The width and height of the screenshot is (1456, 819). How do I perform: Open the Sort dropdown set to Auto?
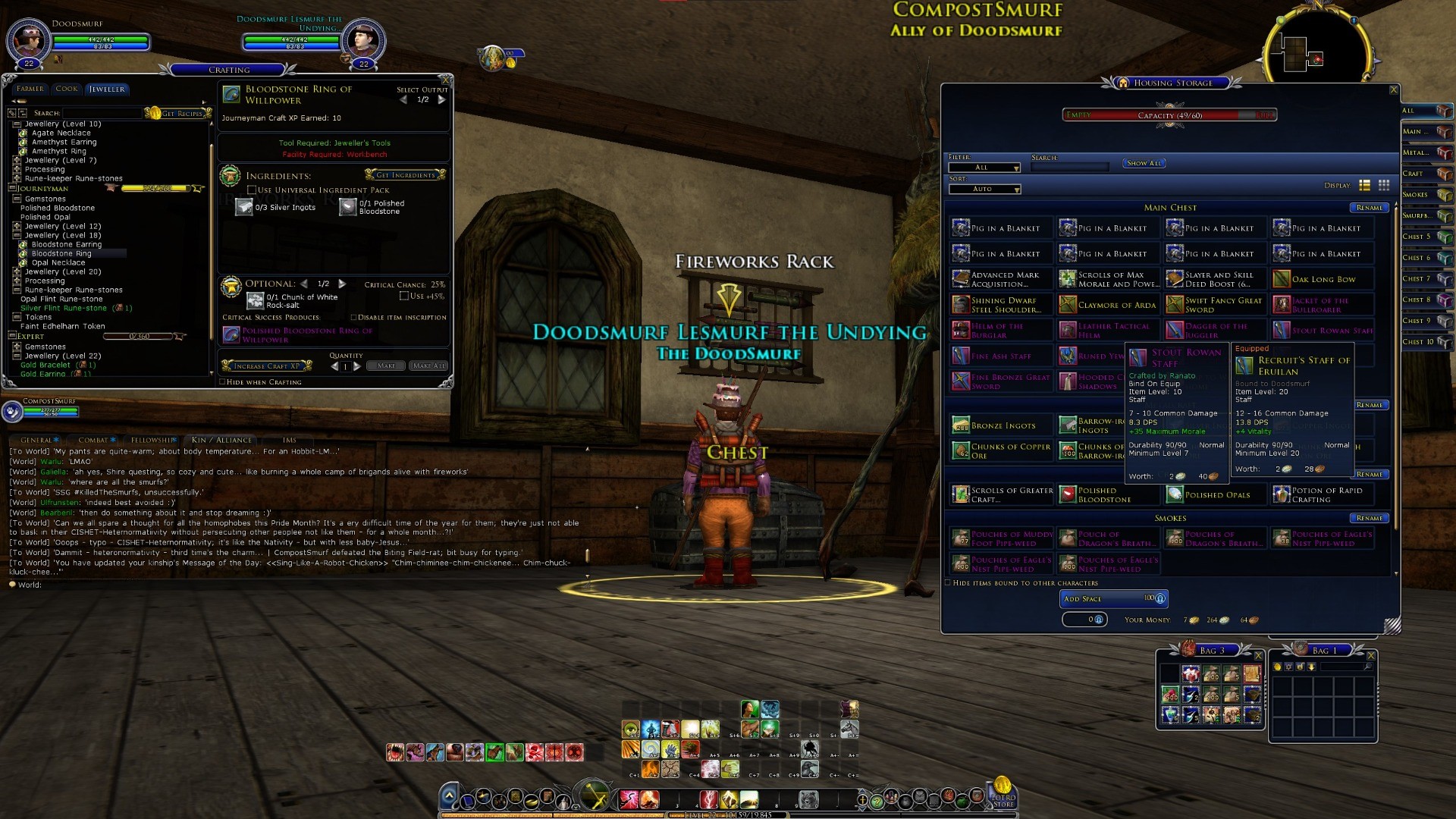click(985, 189)
